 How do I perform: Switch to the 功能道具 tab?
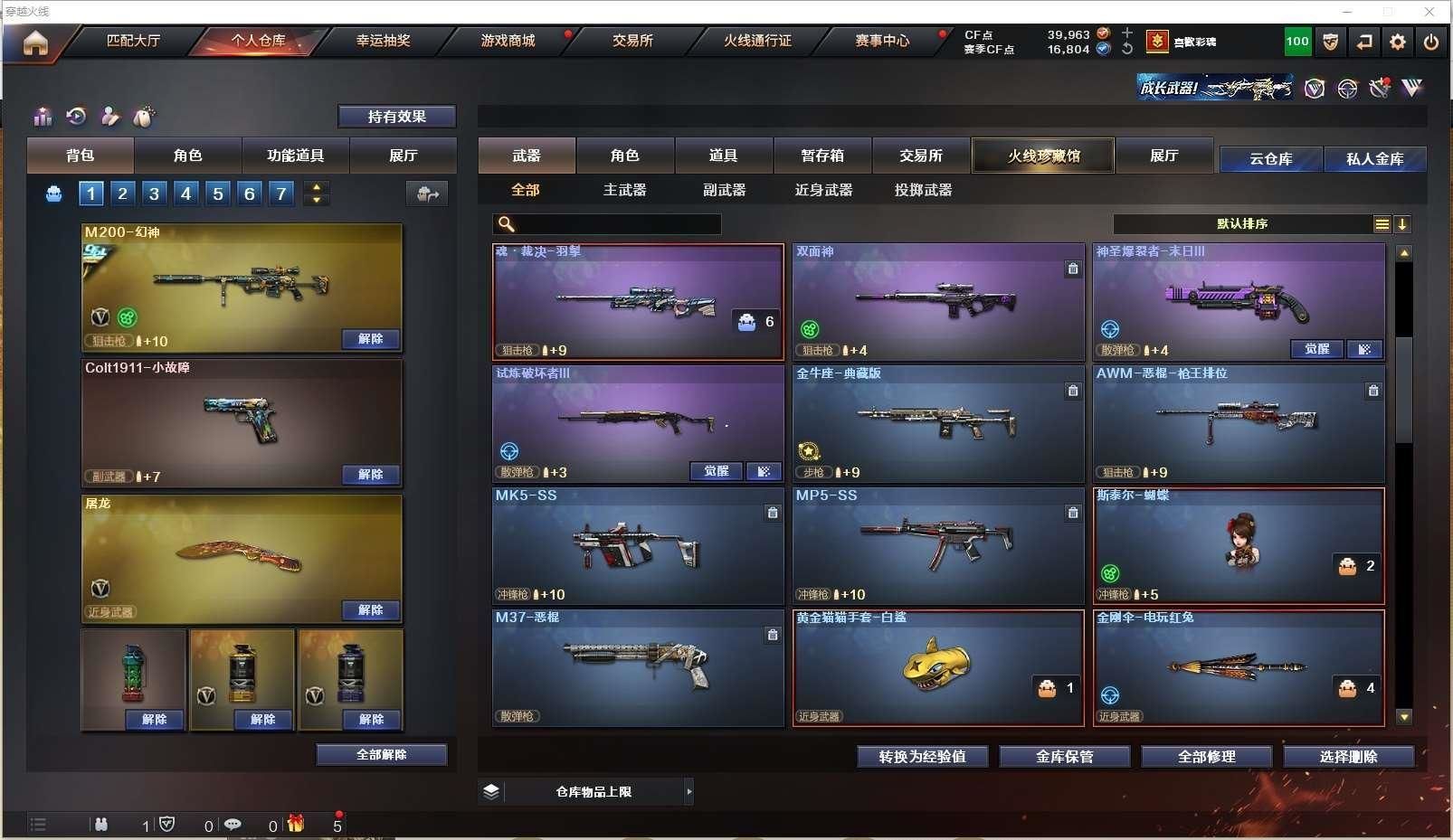295,156
